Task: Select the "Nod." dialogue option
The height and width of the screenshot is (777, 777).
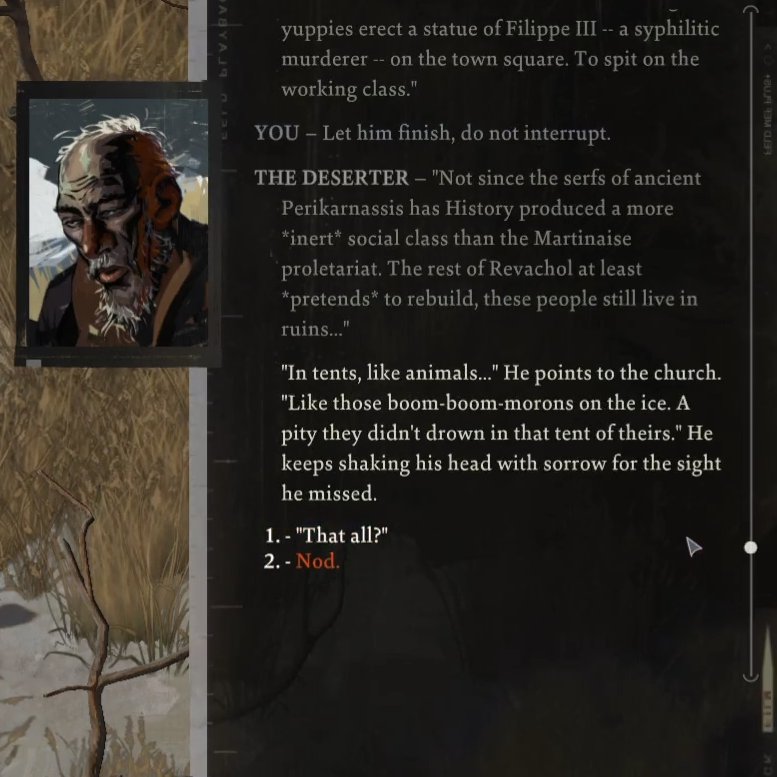Action: [x=317, y=561]
